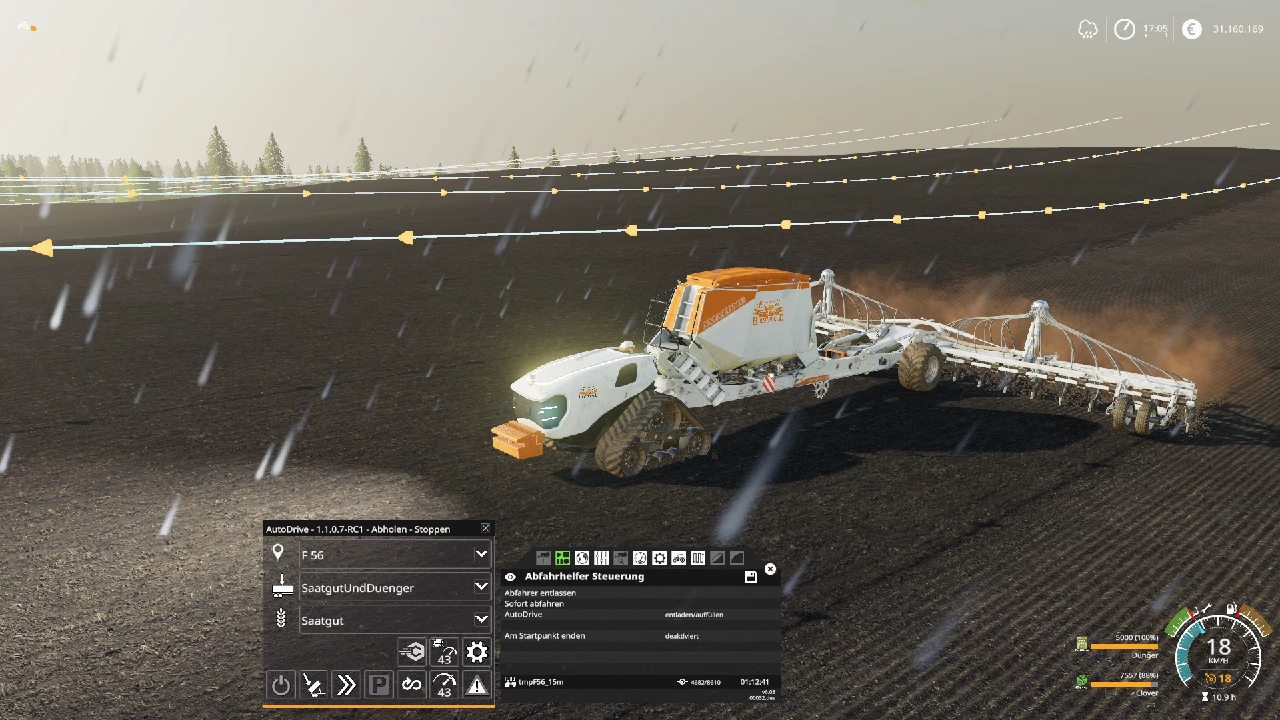Open the F 56 destination dropdown

(x=481, y=554)
